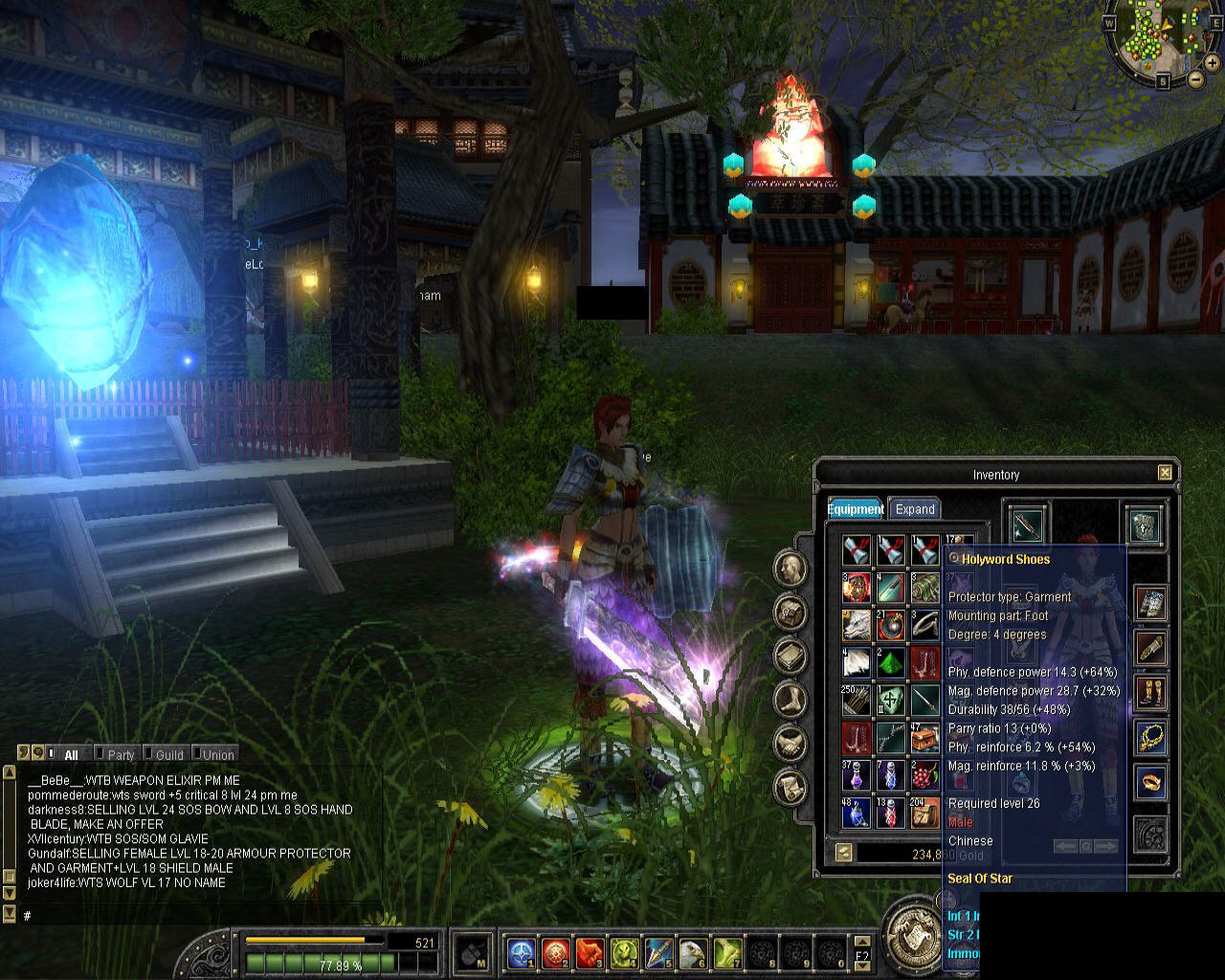The width and height of the screenshot is (1225, 980).
Task: Pick the green pyramid gem item
Action: coord(891,662)
